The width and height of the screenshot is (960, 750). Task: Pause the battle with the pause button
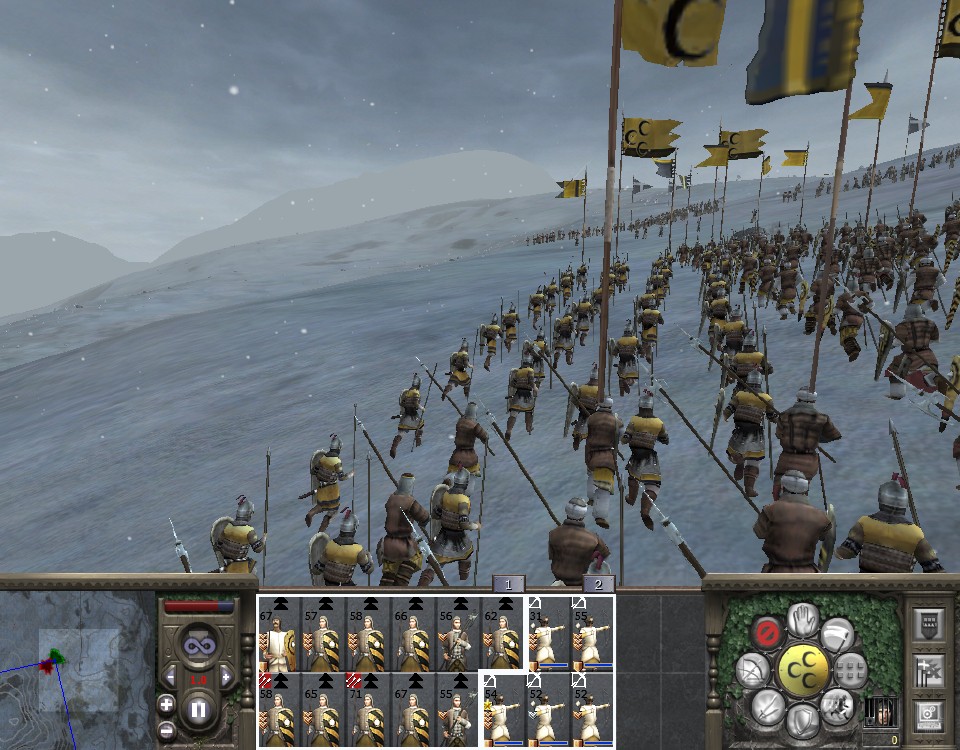(x=197, y=710)
